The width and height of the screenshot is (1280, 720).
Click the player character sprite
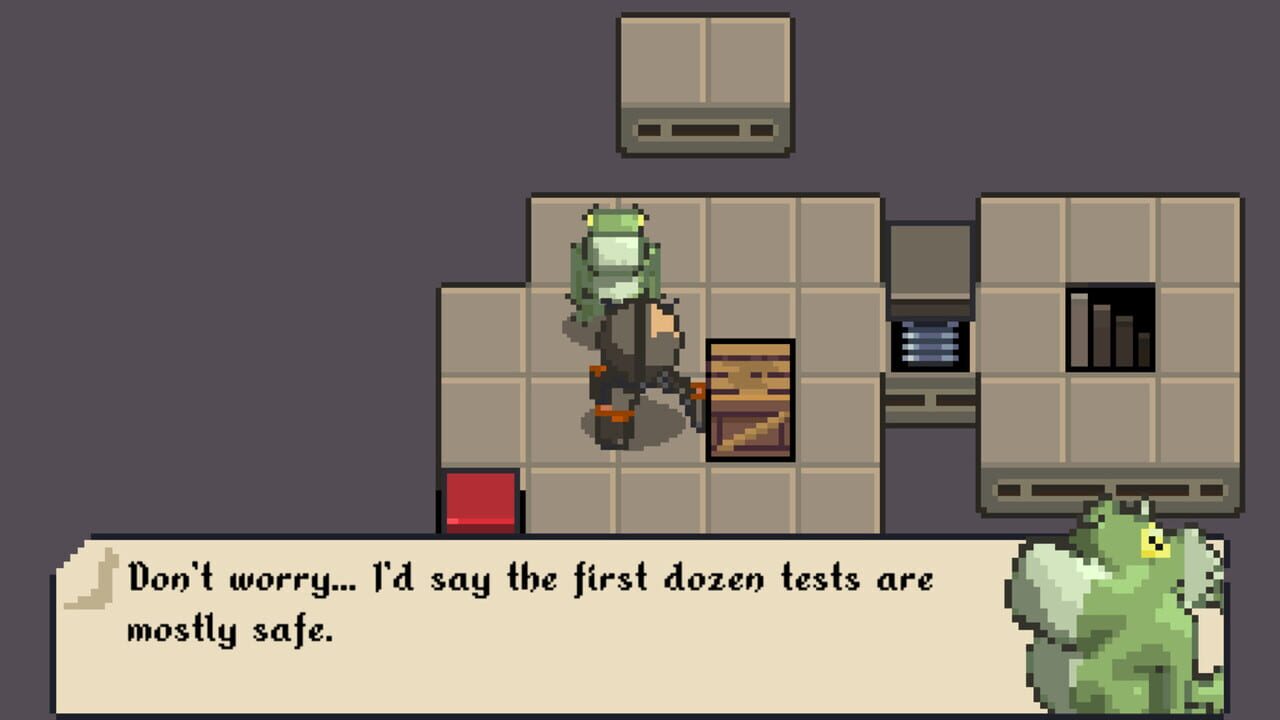pos(630,370)
